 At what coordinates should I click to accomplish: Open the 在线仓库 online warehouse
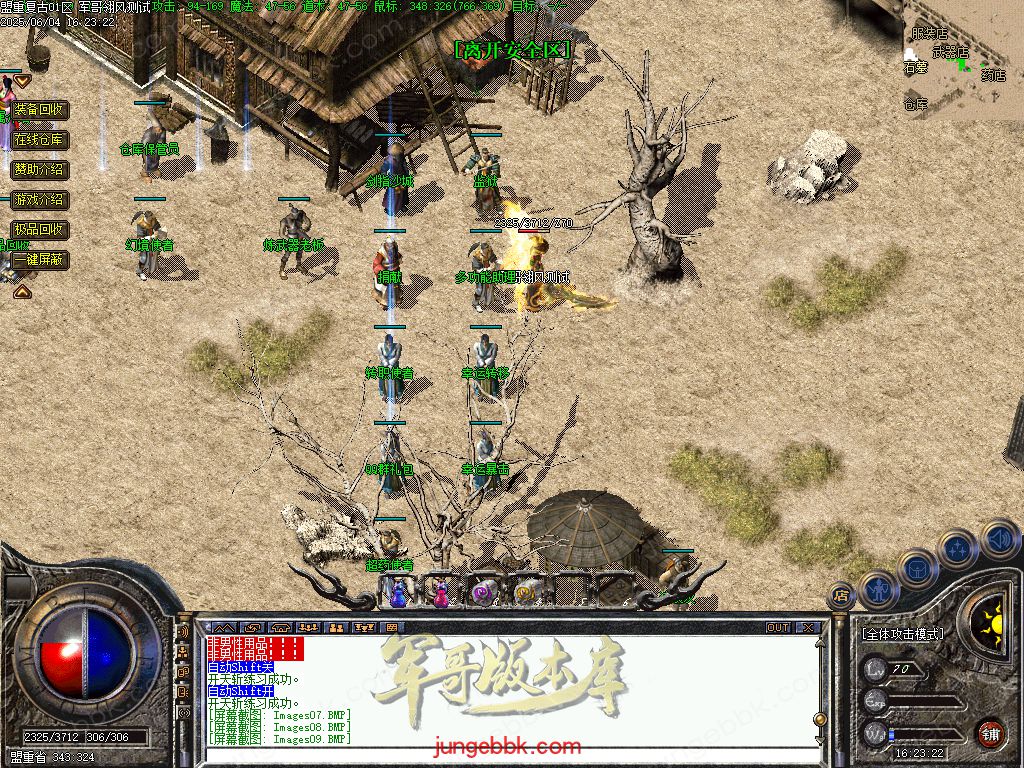tap(40, 140)
